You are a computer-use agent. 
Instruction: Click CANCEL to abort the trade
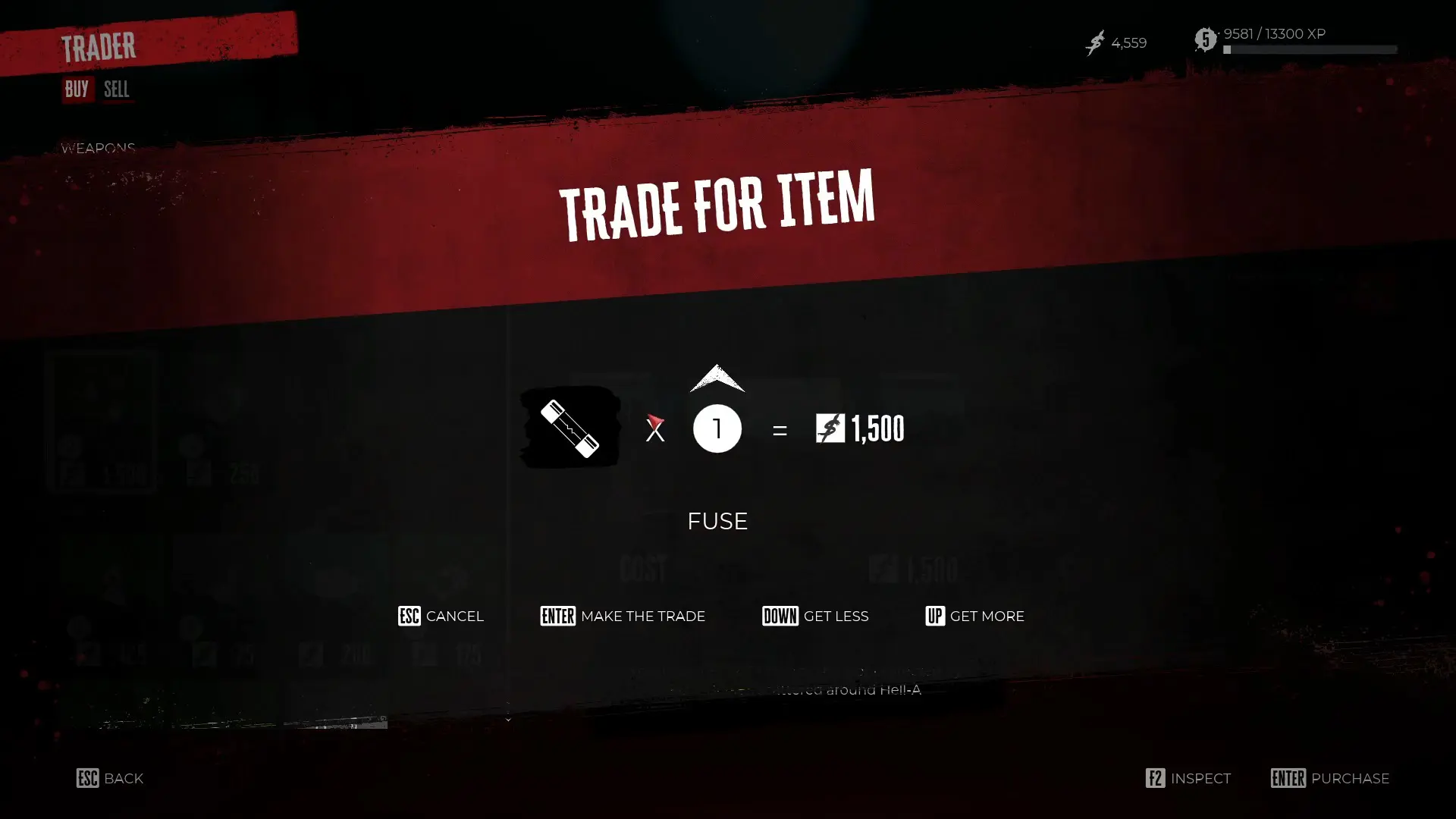click(454, 616)
